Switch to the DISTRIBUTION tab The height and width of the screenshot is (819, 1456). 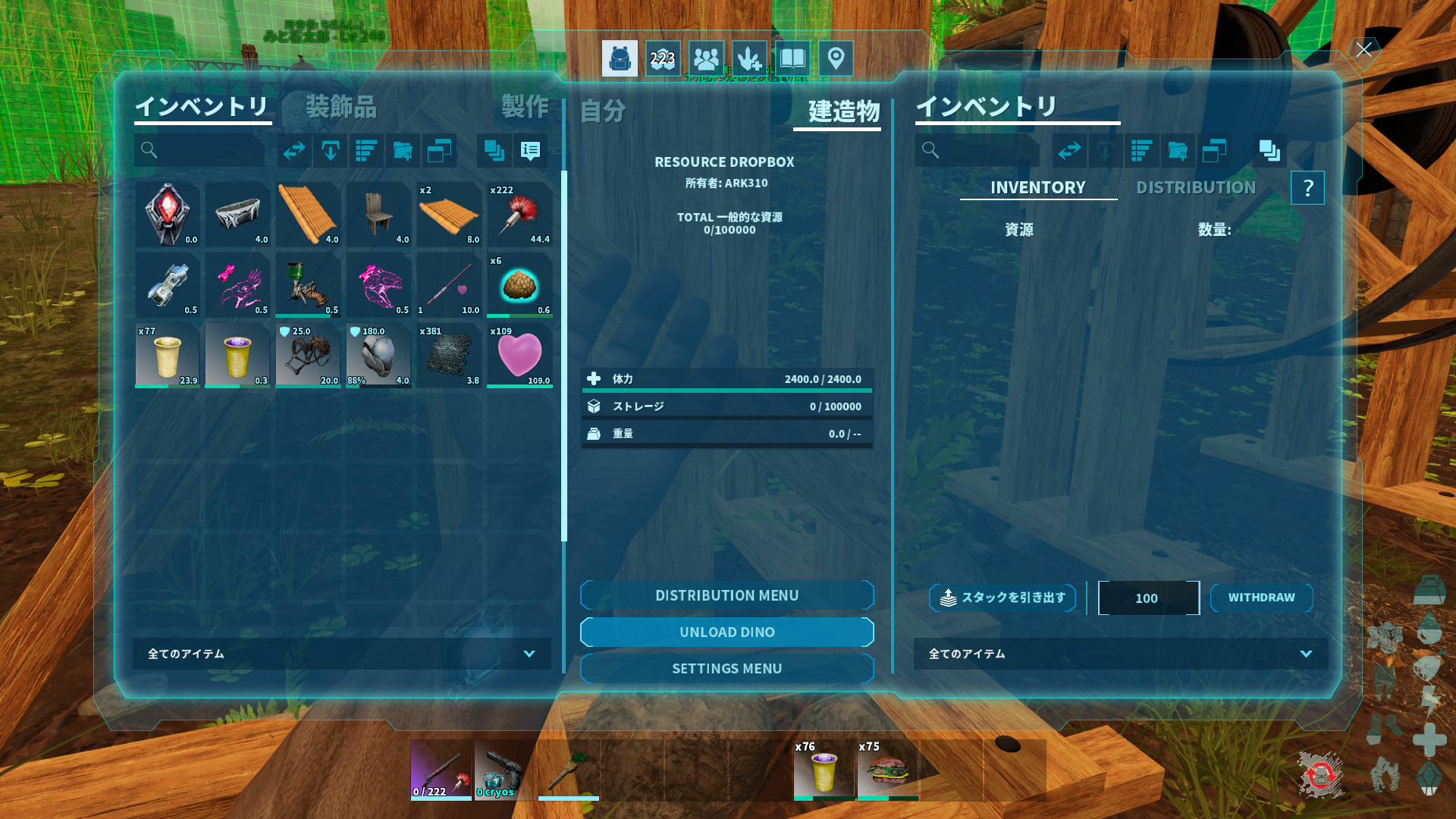point(1195,187)
